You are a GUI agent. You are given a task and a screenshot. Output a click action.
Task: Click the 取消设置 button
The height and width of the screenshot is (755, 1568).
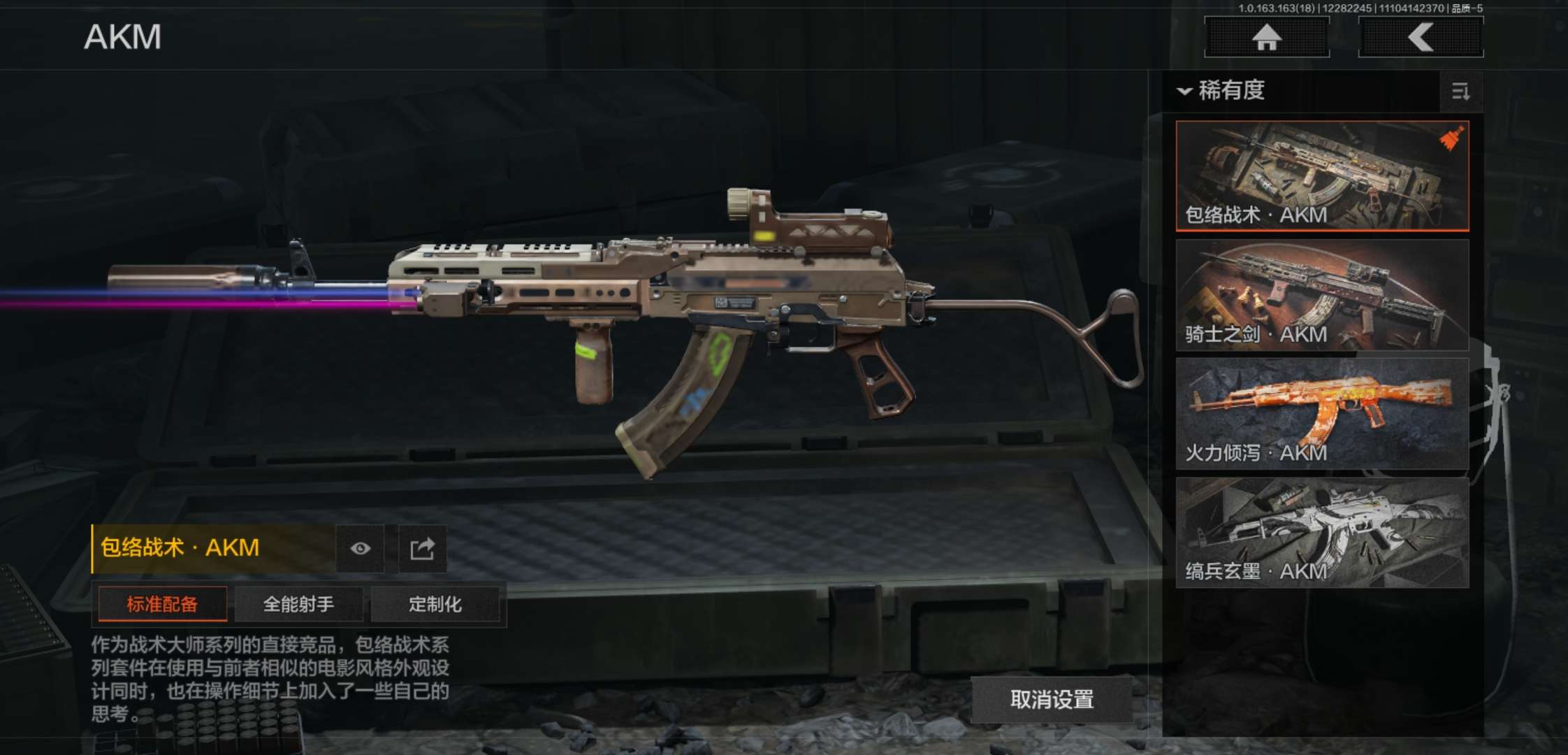pos(1052,699)
